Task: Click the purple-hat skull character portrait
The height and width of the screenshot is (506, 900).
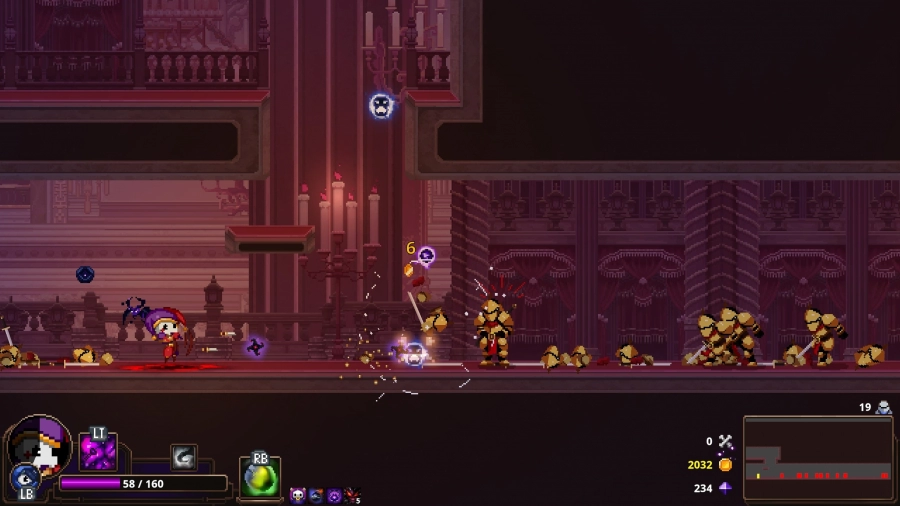Action: click(x=41, y=444)
